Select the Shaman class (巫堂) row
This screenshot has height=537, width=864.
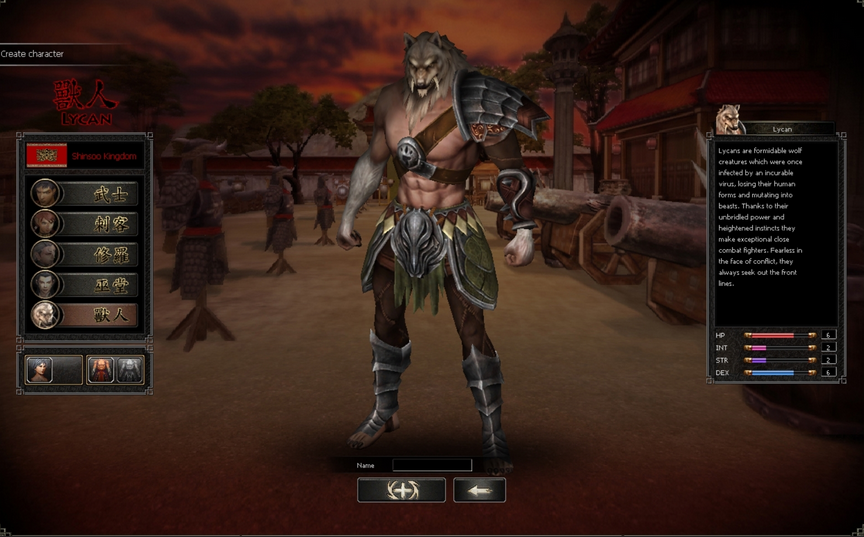[x=85, y=284]
